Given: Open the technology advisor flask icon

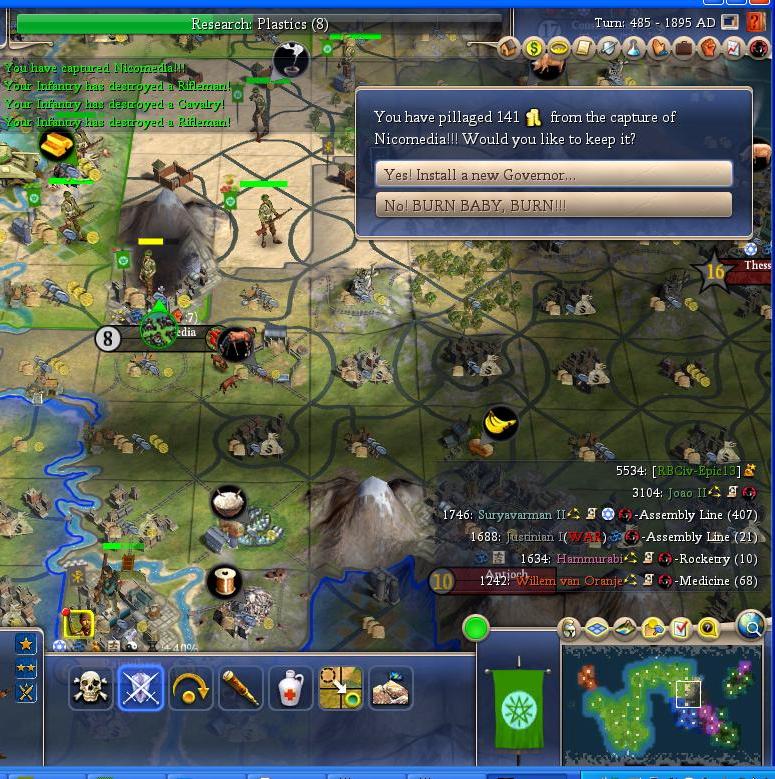Looking at the screenshot, I should (634, 47).
